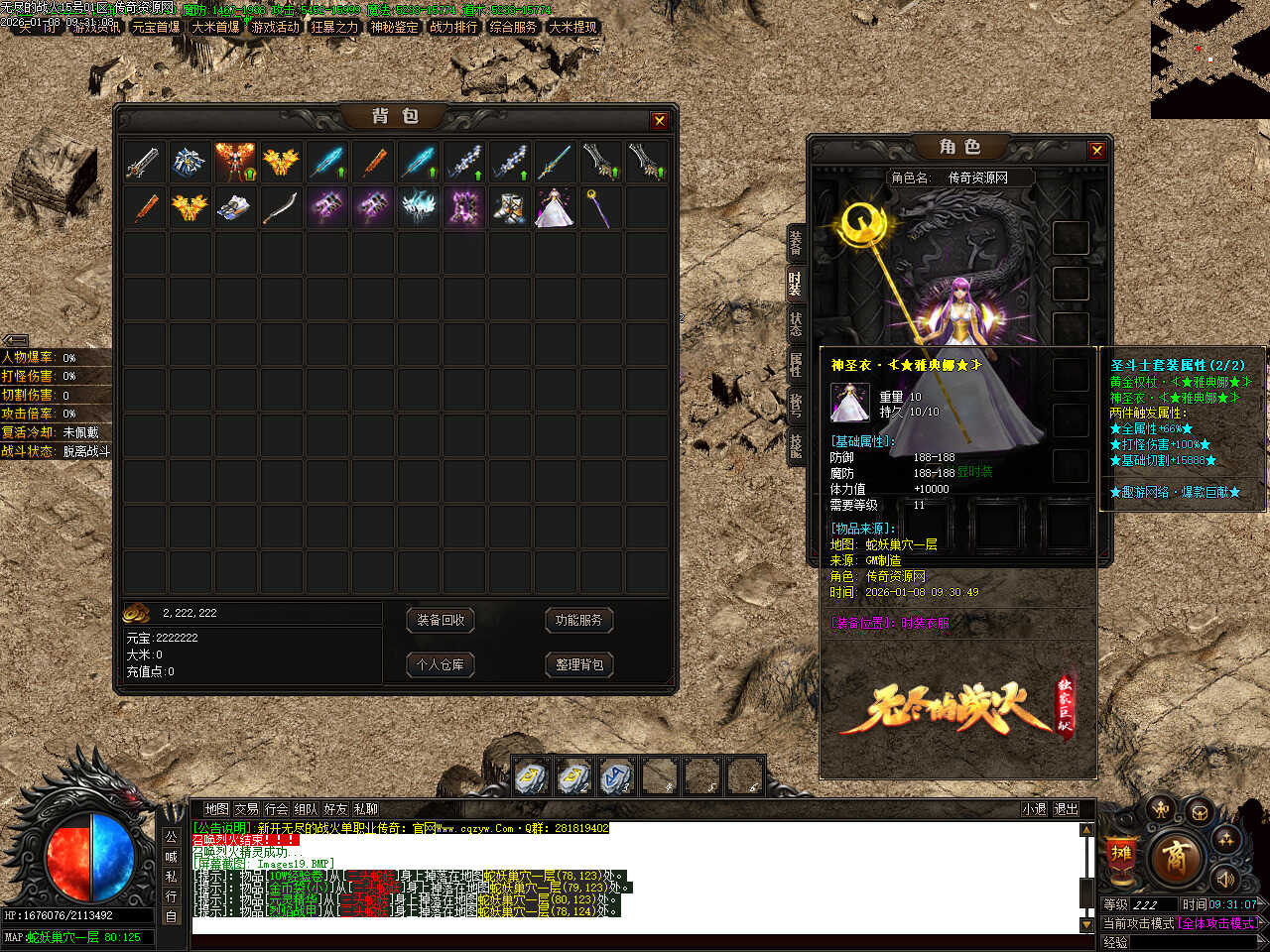
Task: Open the 个人仓库 personal warehouse
Action: click(x=441, y=664)
